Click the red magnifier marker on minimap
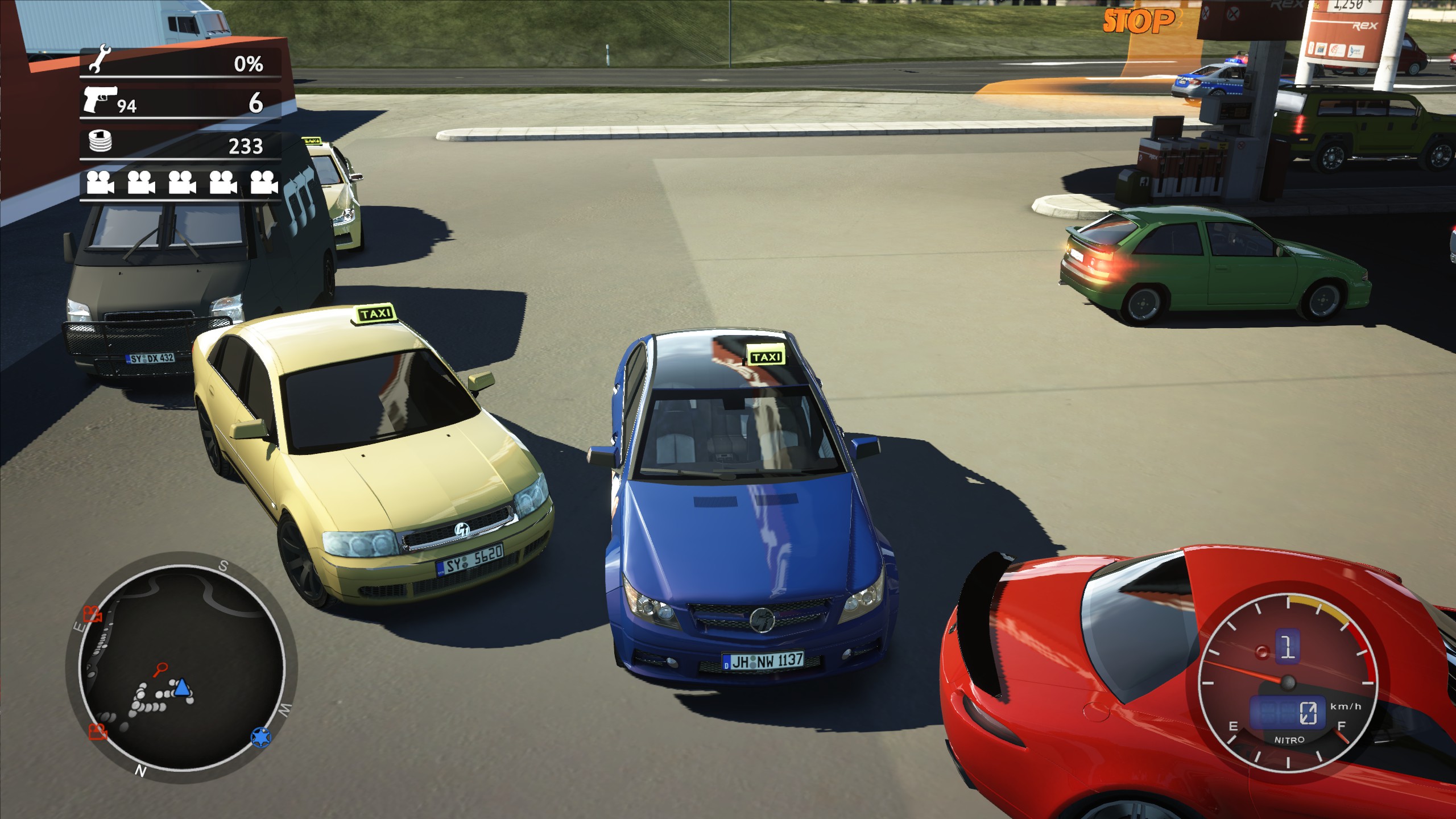This screenshot has height=819, width=1456. 161,669
